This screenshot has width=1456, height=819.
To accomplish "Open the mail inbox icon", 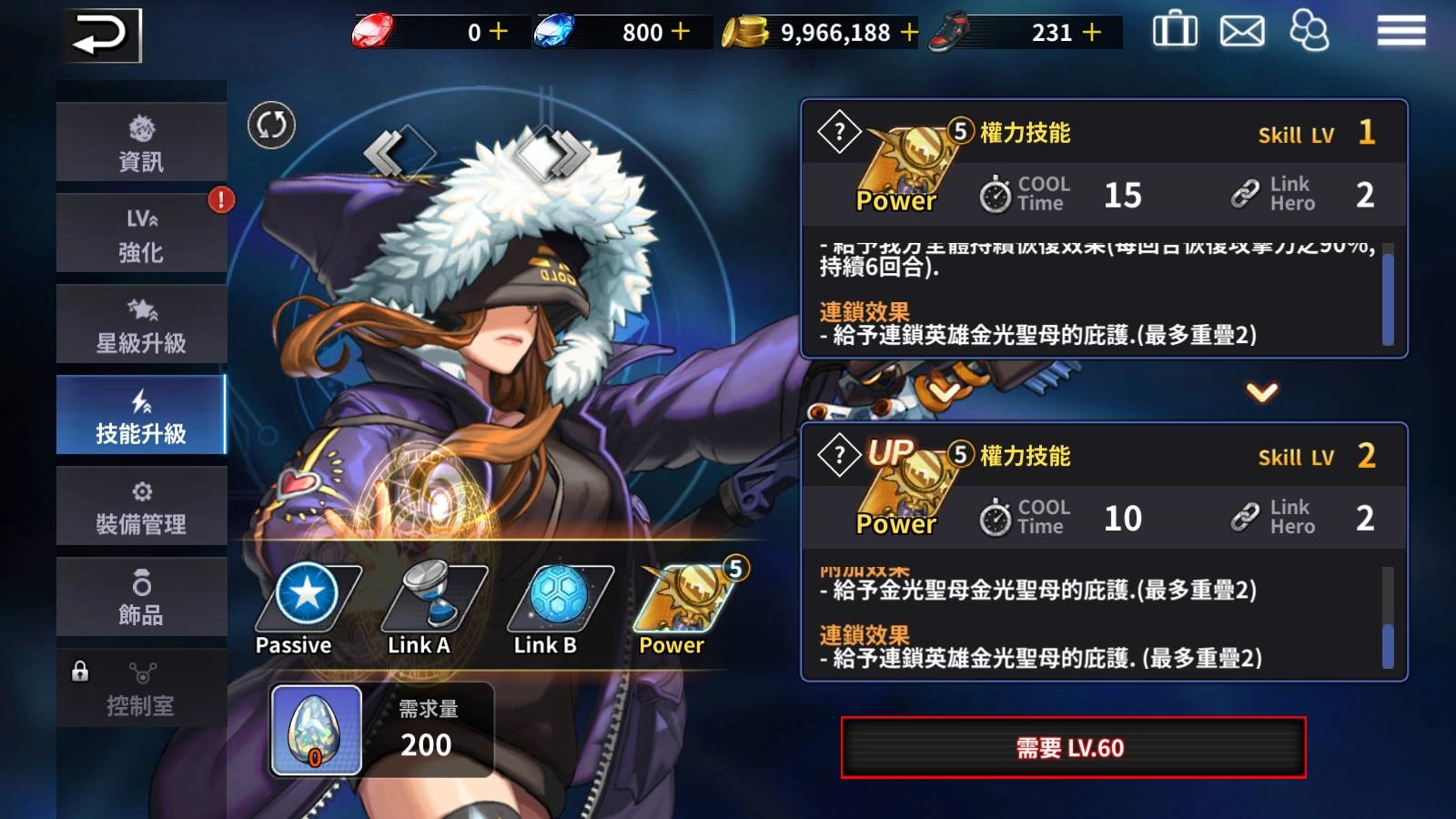I will (x=1242, y=31).
